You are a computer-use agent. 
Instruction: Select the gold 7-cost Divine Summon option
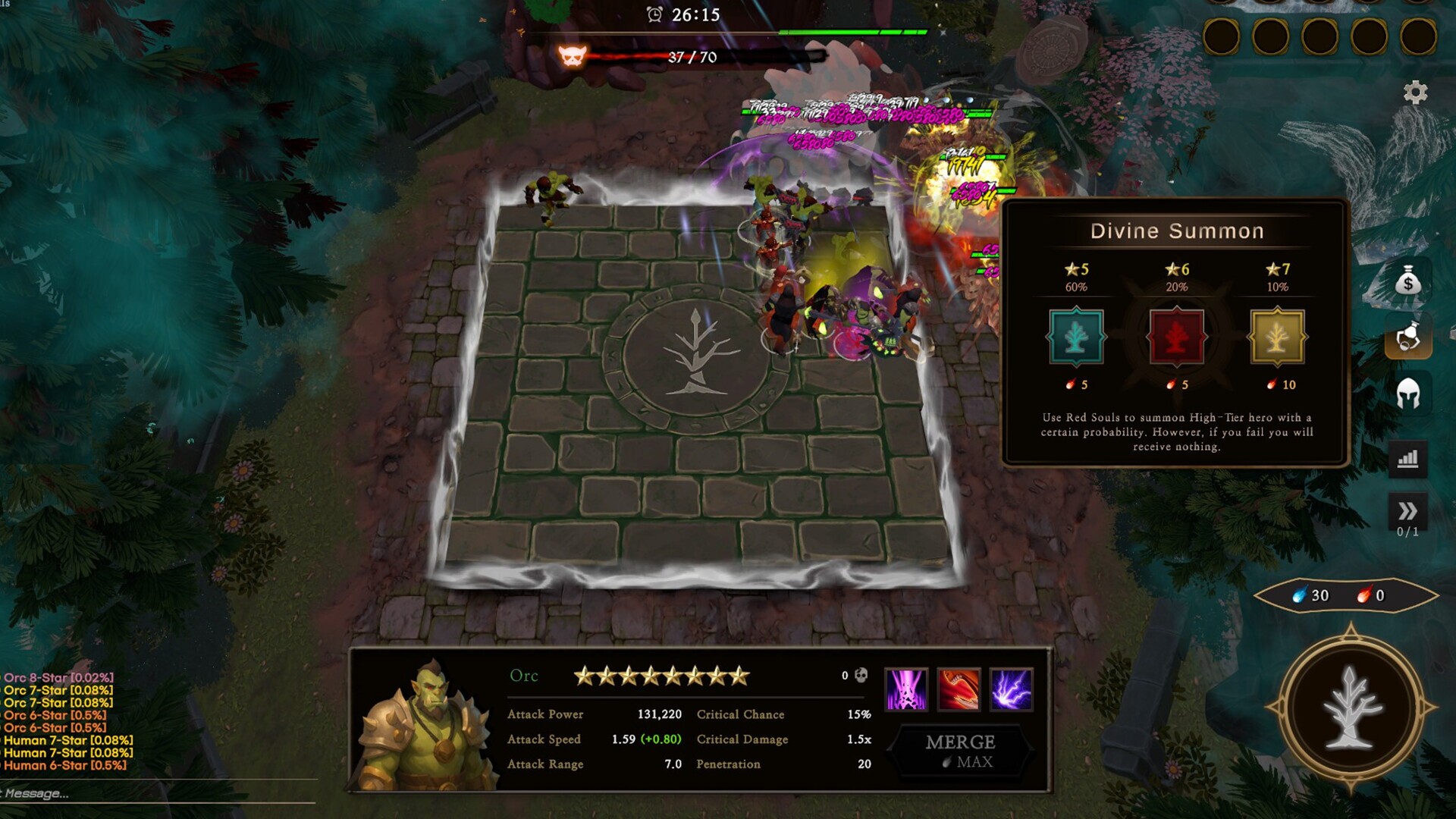1278,334
